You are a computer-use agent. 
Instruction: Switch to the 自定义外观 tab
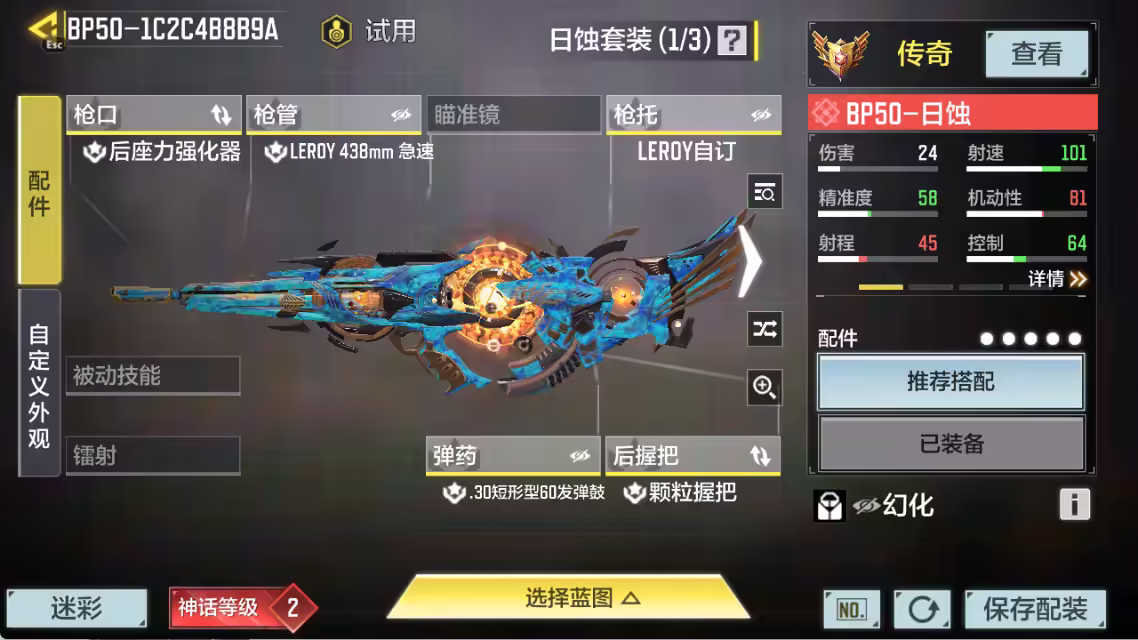40,384
